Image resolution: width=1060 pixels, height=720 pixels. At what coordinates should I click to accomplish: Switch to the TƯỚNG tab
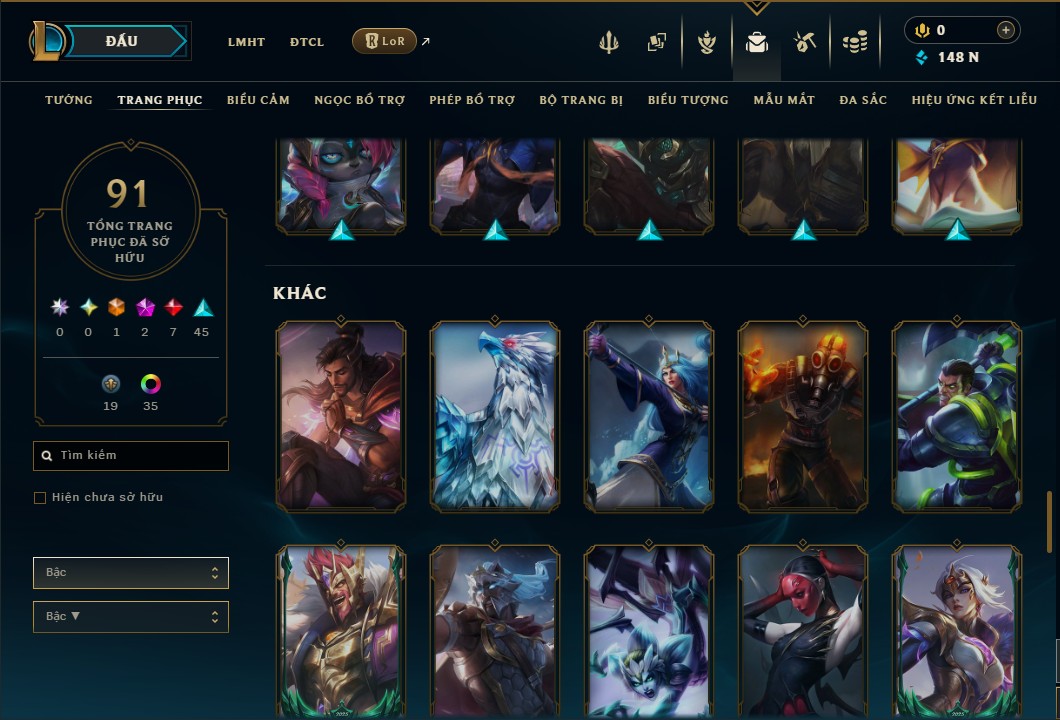[x=69, y=100]
